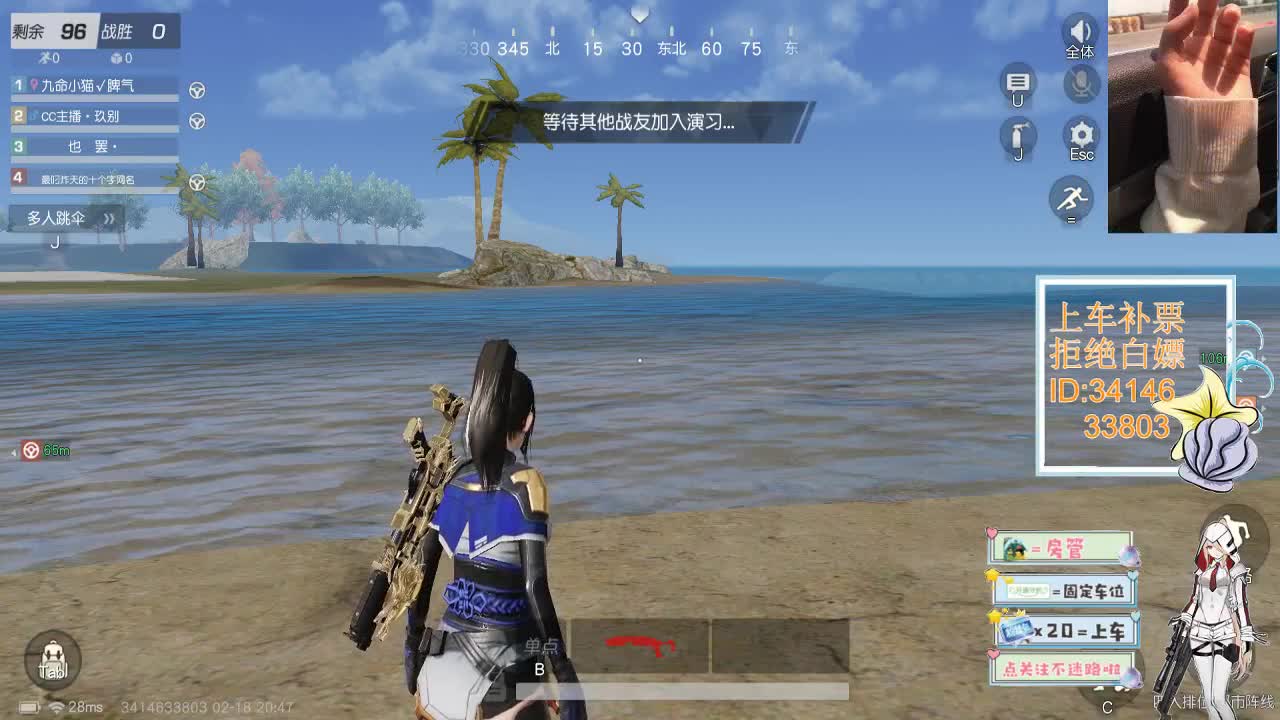Expand 多人跳伞 with the double-chevron arrow

pos(110,218)
